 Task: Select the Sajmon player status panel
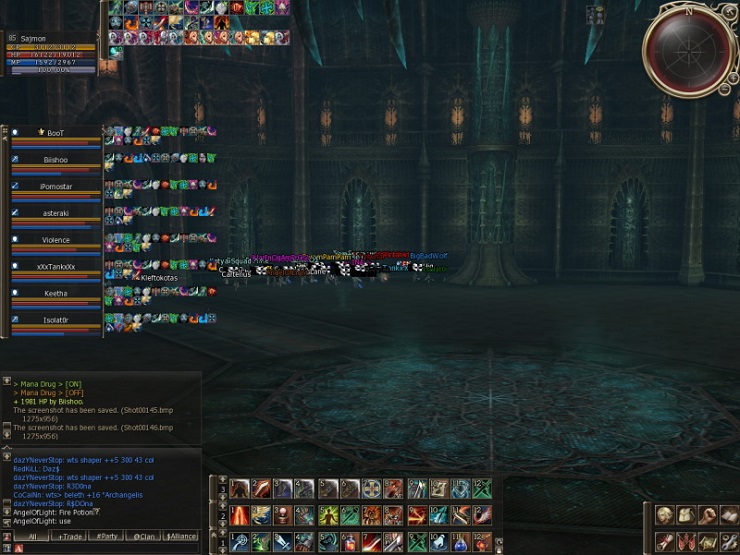tap(50, 52)
